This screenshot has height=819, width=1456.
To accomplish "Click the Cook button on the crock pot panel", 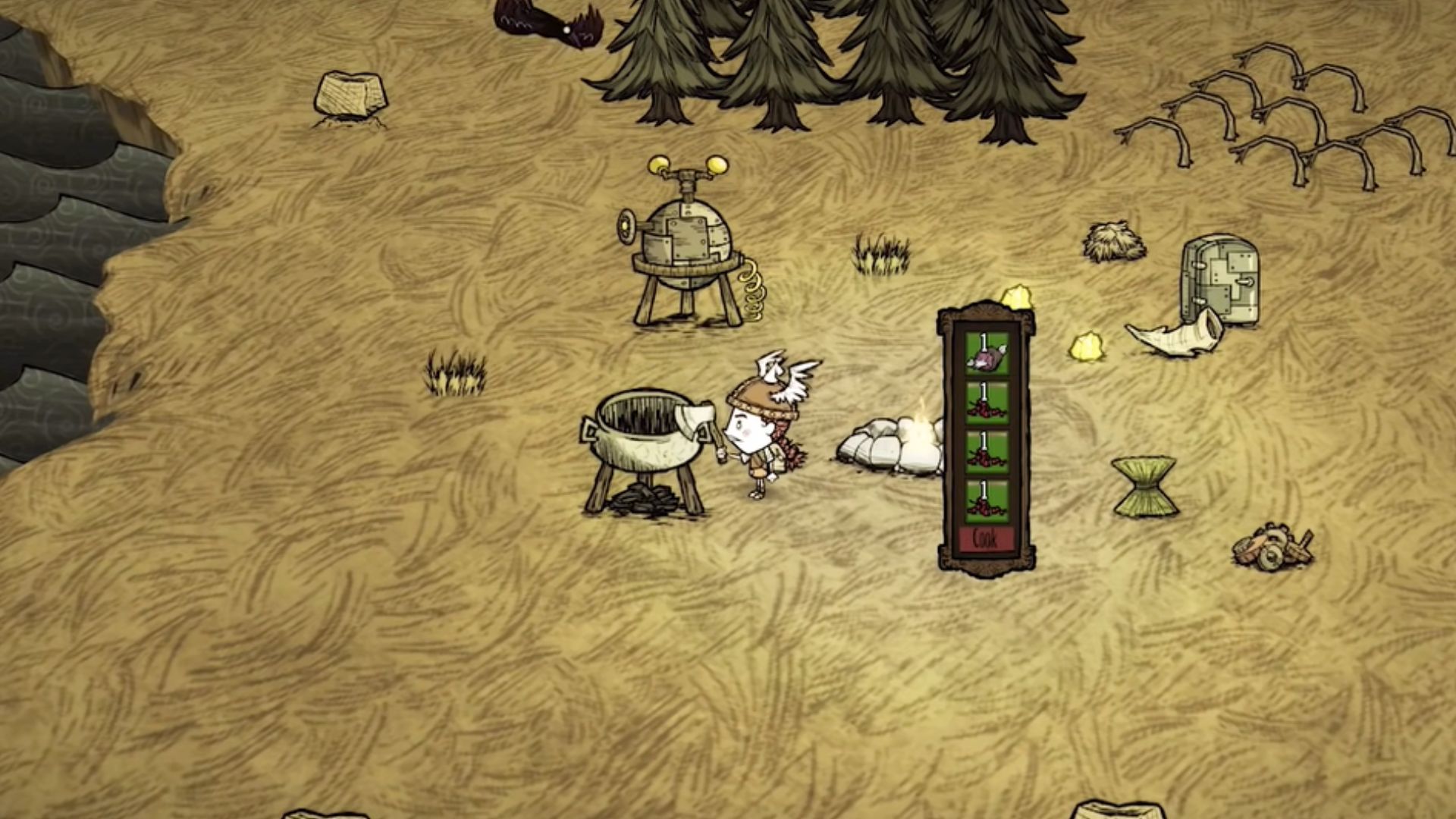I will [x=986, y=540].
